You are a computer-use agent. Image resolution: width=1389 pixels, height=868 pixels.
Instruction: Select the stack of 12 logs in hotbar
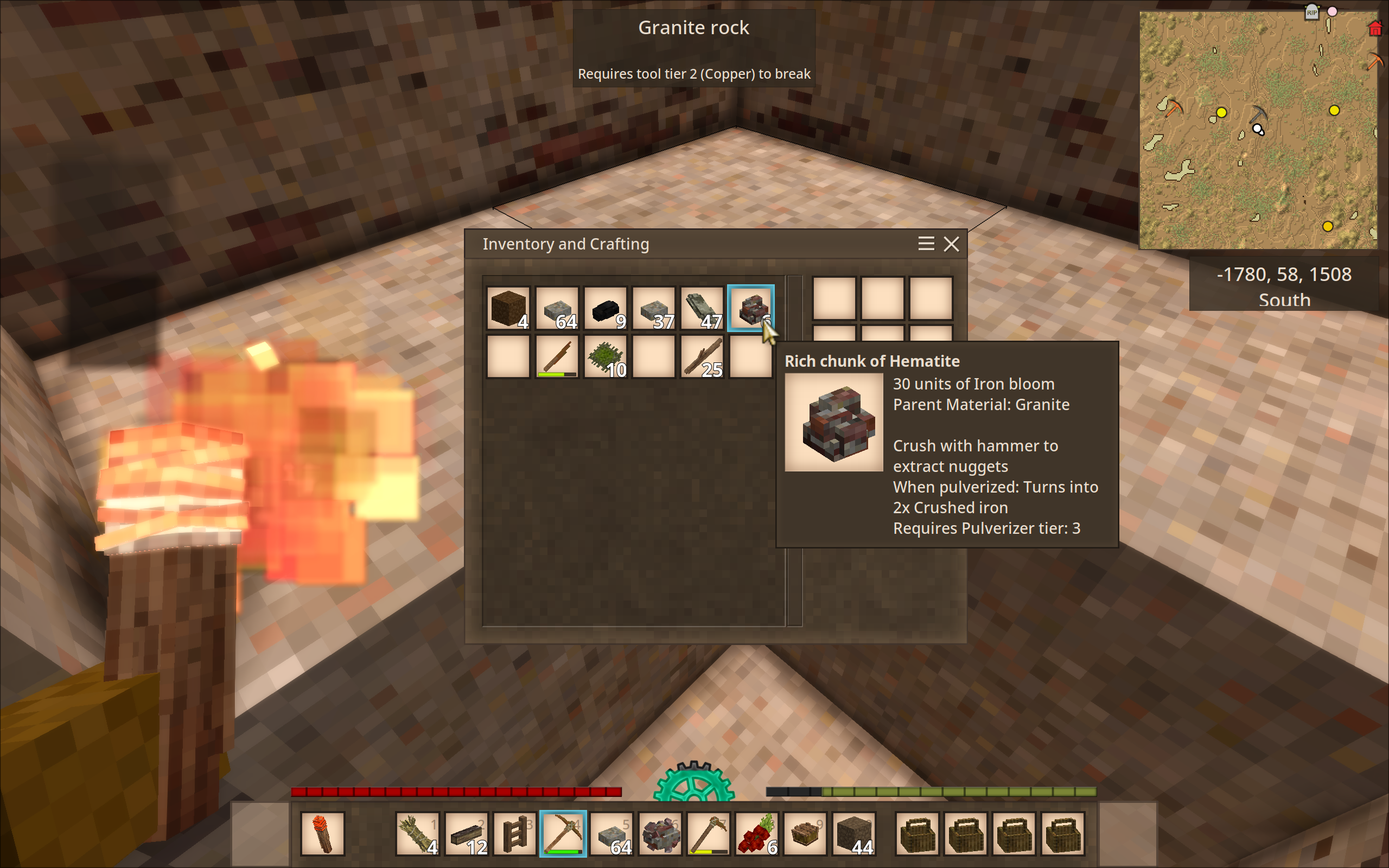(466, 834)
